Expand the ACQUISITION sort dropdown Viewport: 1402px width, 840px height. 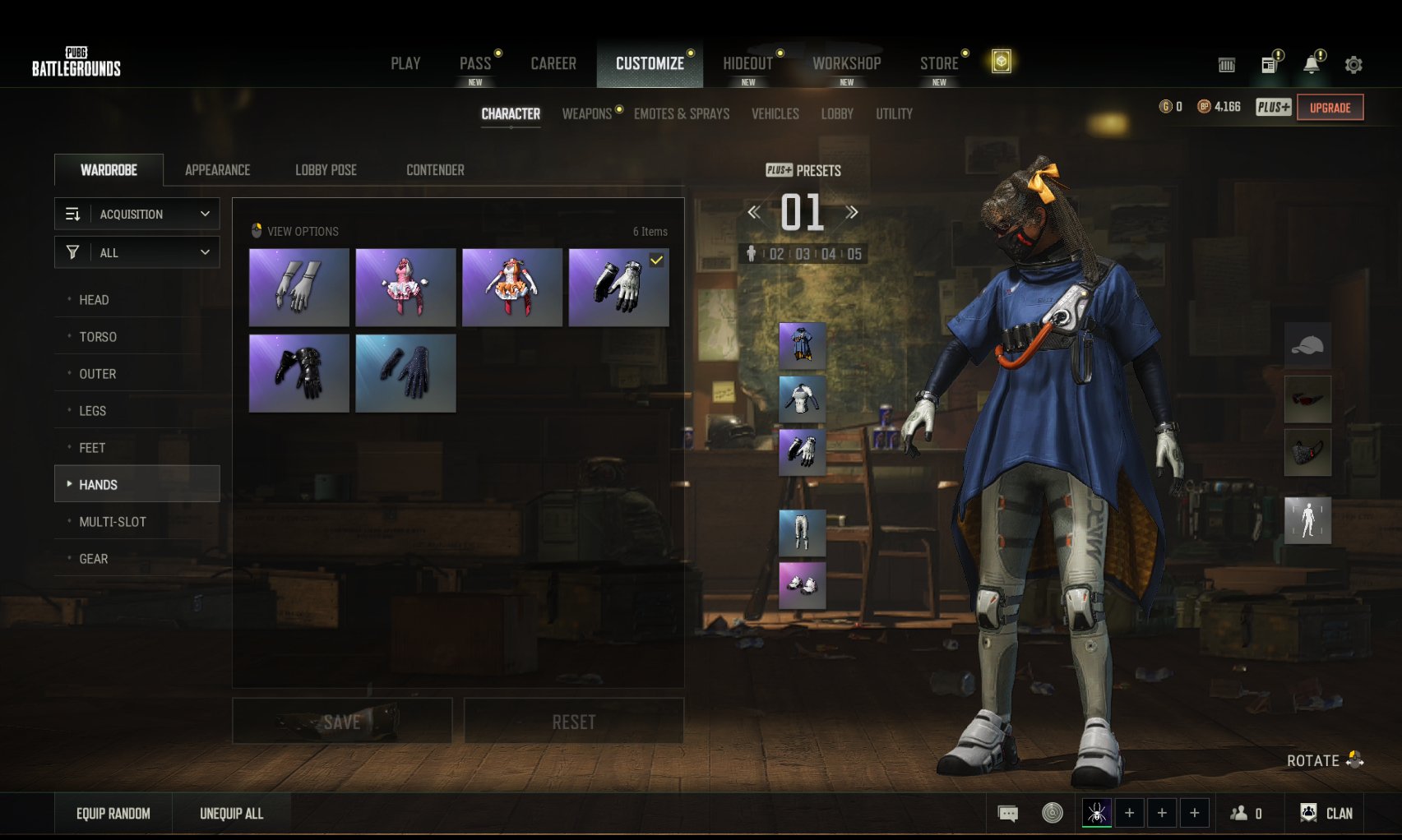pos(137,214)
